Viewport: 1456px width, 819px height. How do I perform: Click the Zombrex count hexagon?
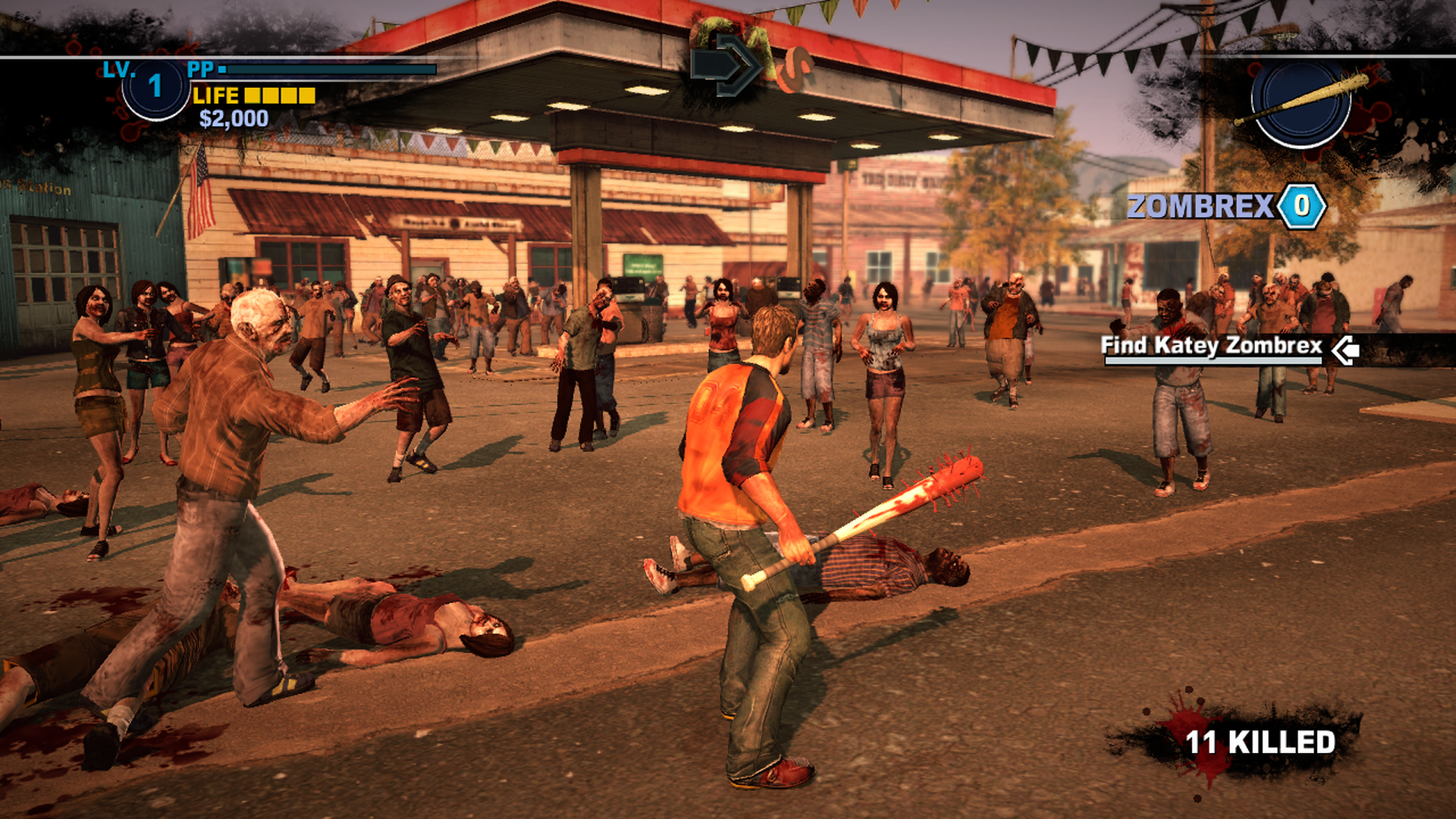point(1301,206)
